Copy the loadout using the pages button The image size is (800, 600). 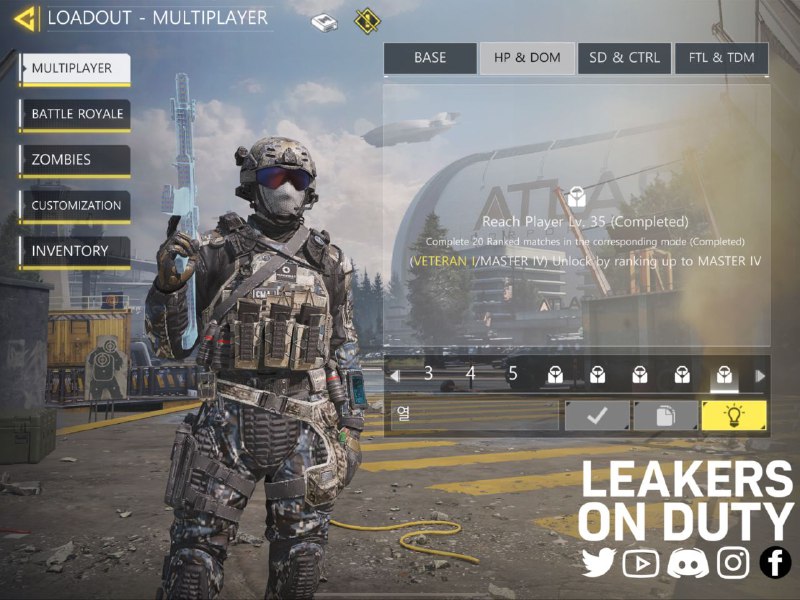[x=665, y=416]
